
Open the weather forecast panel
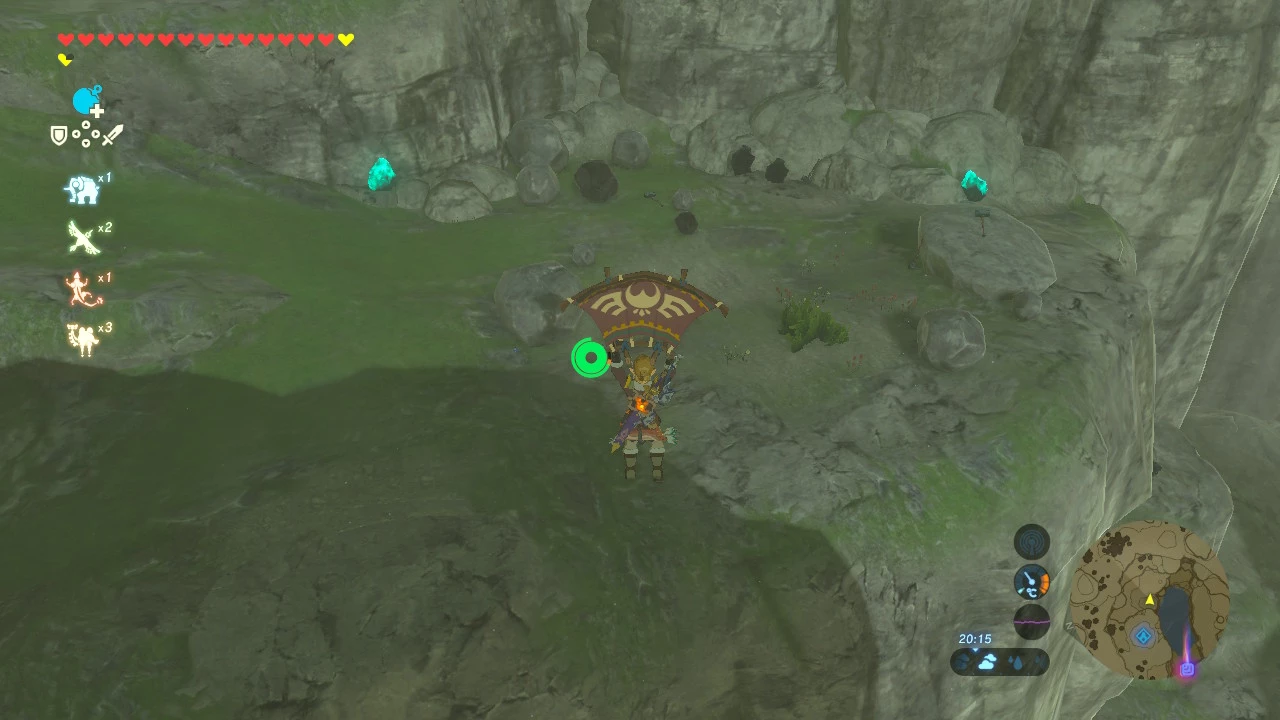(x=999, y=661)
